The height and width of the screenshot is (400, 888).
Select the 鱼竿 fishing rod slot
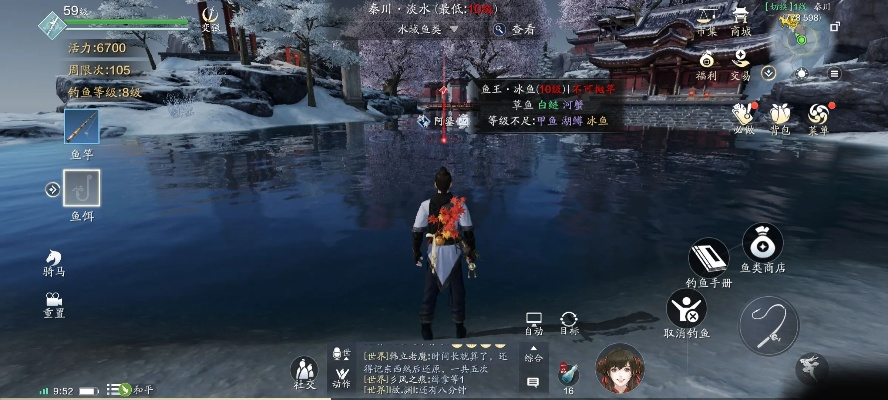[x=81, y=128]
